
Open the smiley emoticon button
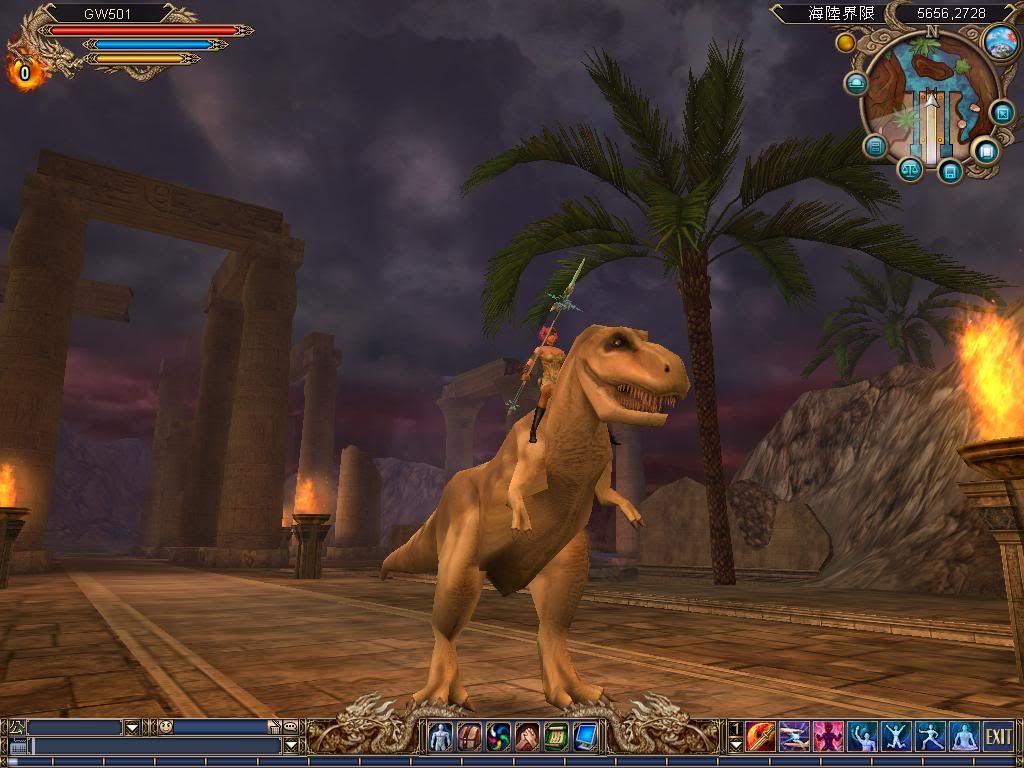tap(165, 727)
